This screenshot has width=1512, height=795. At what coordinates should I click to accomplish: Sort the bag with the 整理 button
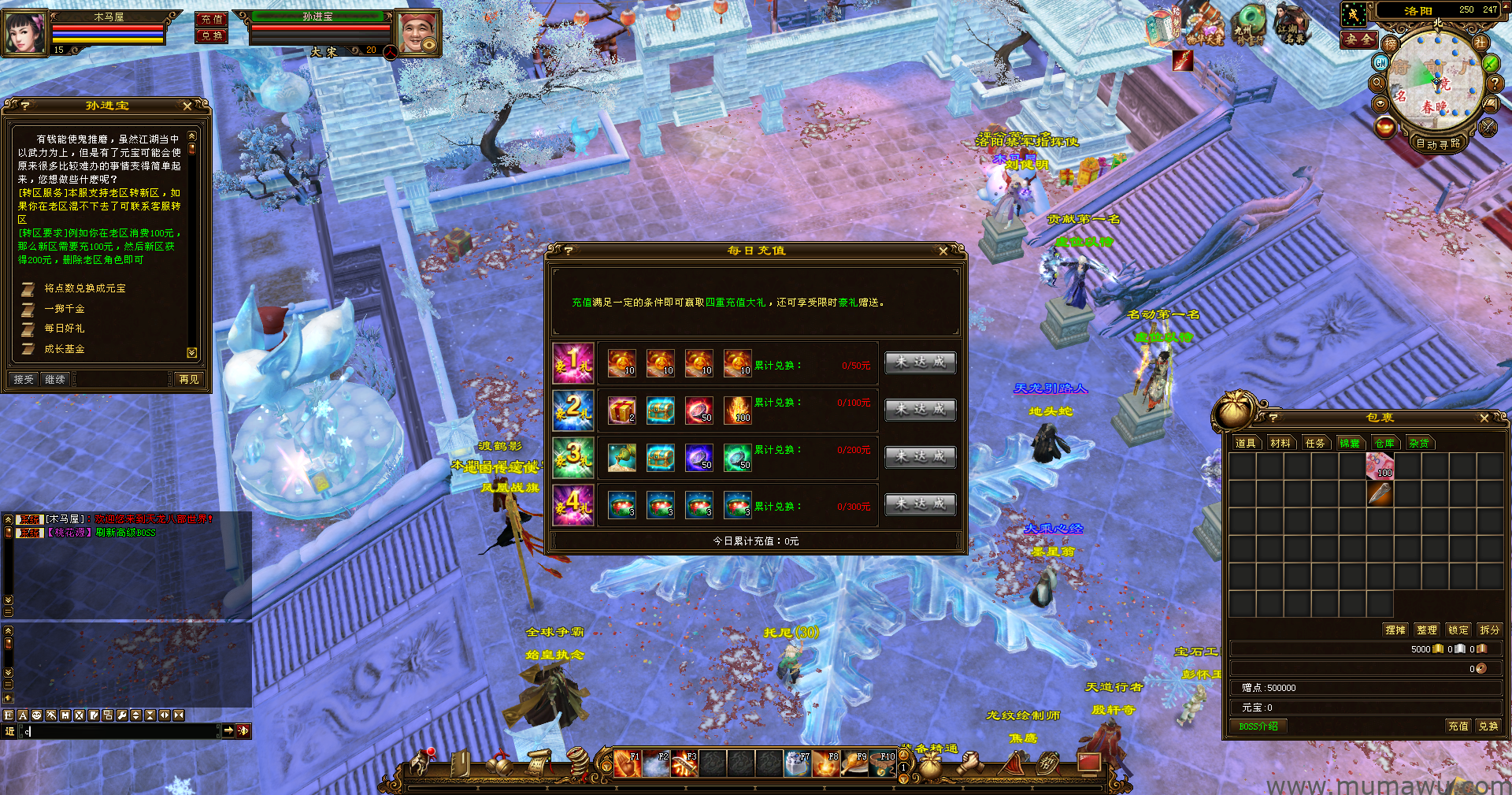click(x=1427, y=630)
